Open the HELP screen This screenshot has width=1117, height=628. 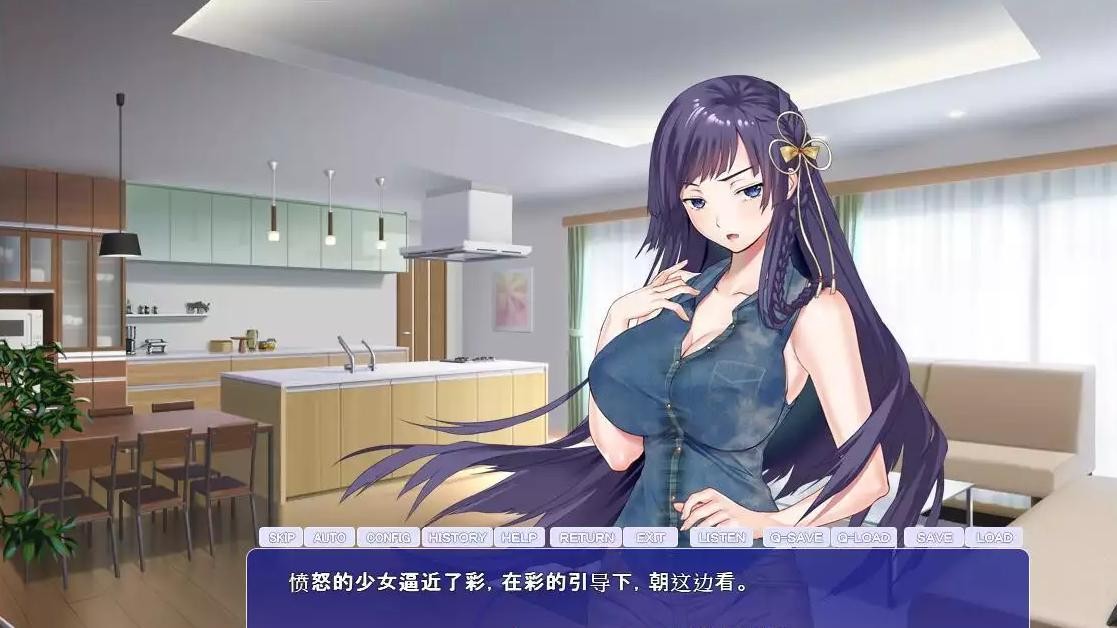pos(519,537)
